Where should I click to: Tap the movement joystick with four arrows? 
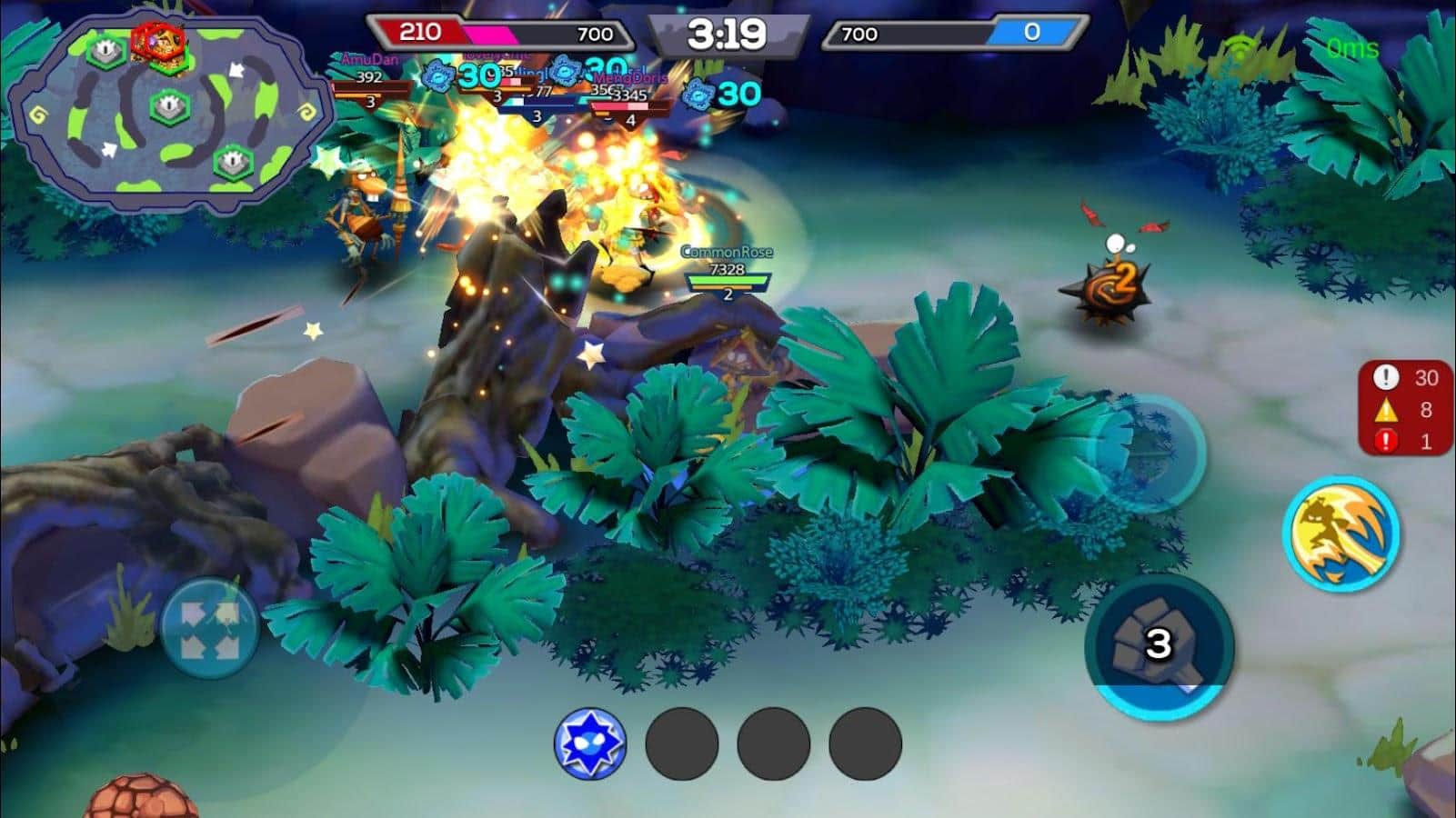(x=209, y=628)
